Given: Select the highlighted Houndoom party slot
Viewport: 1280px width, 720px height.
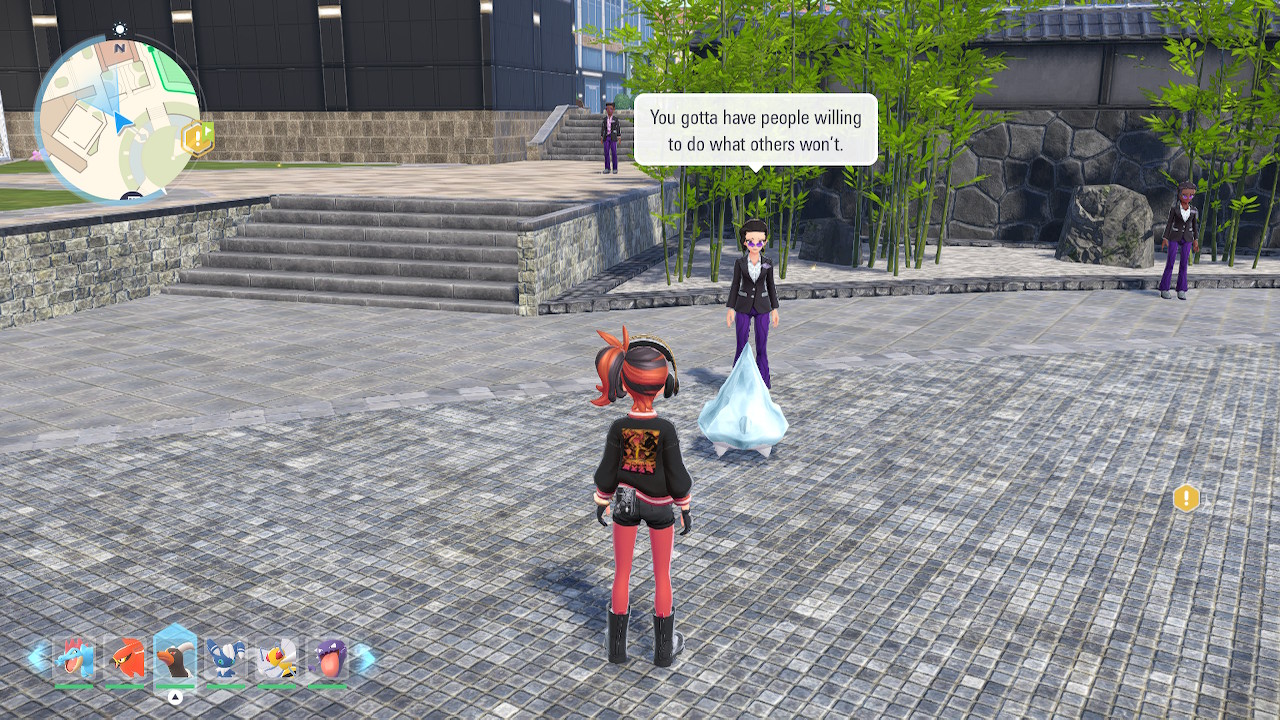Looking at the screenshot, I should pos(175,657).
